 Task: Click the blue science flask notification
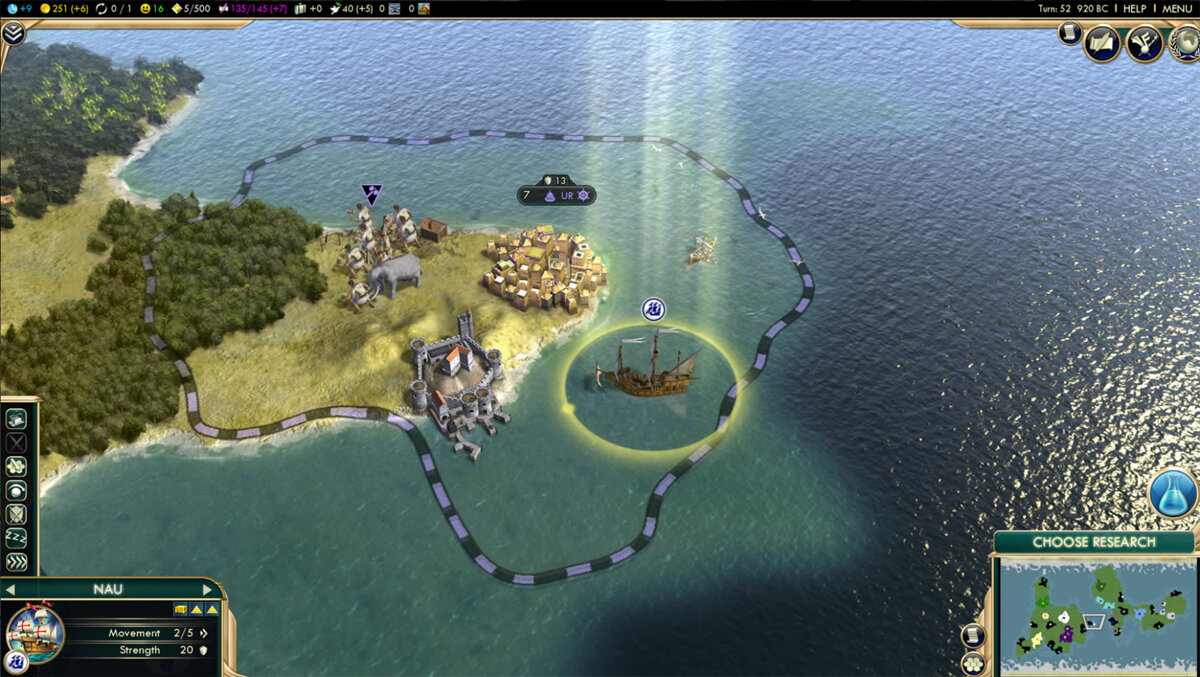tap(1172, 494)
